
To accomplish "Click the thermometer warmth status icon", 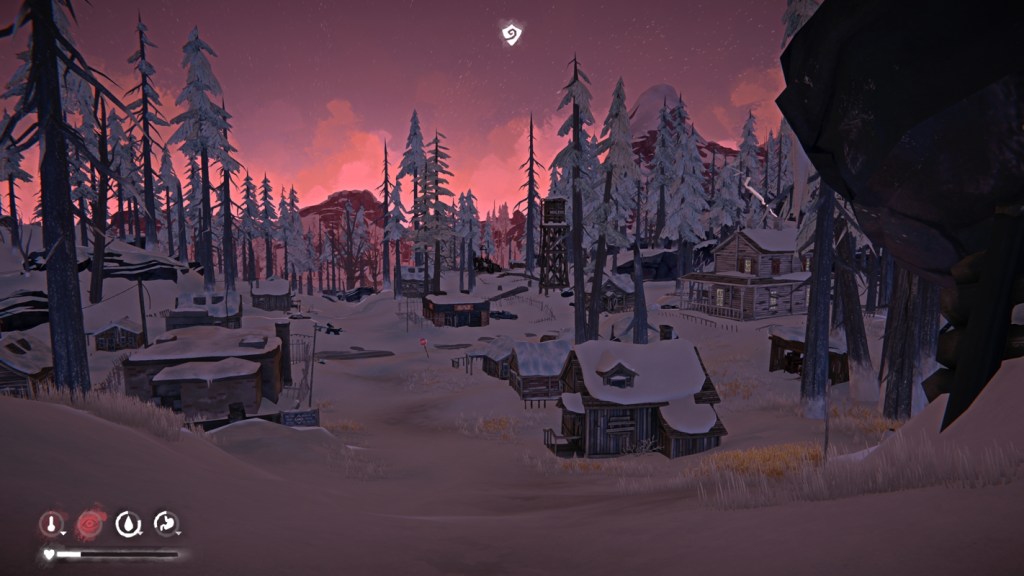I will point(51,523).
